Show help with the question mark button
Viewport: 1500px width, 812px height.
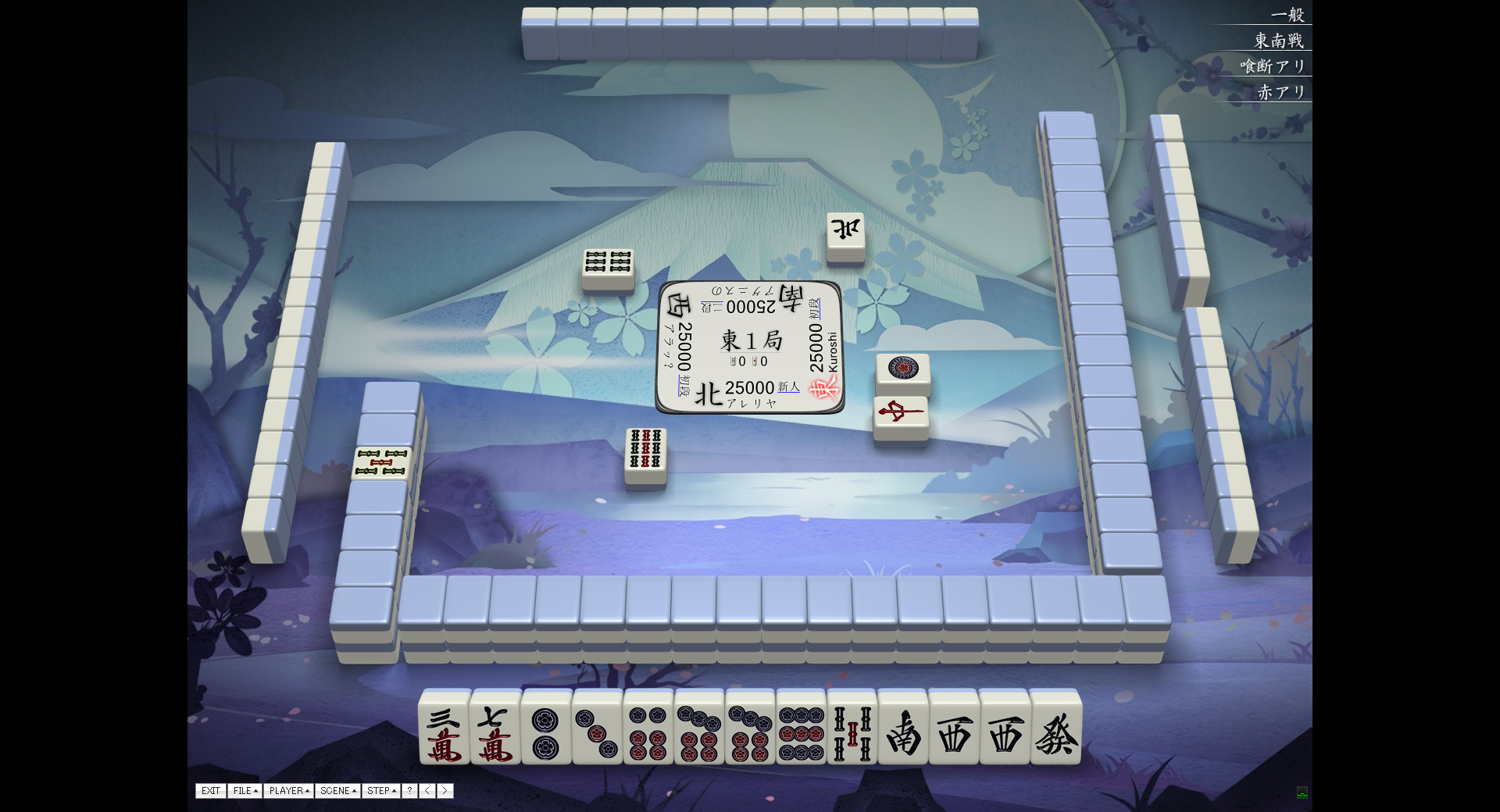click(x=409, y=791)
